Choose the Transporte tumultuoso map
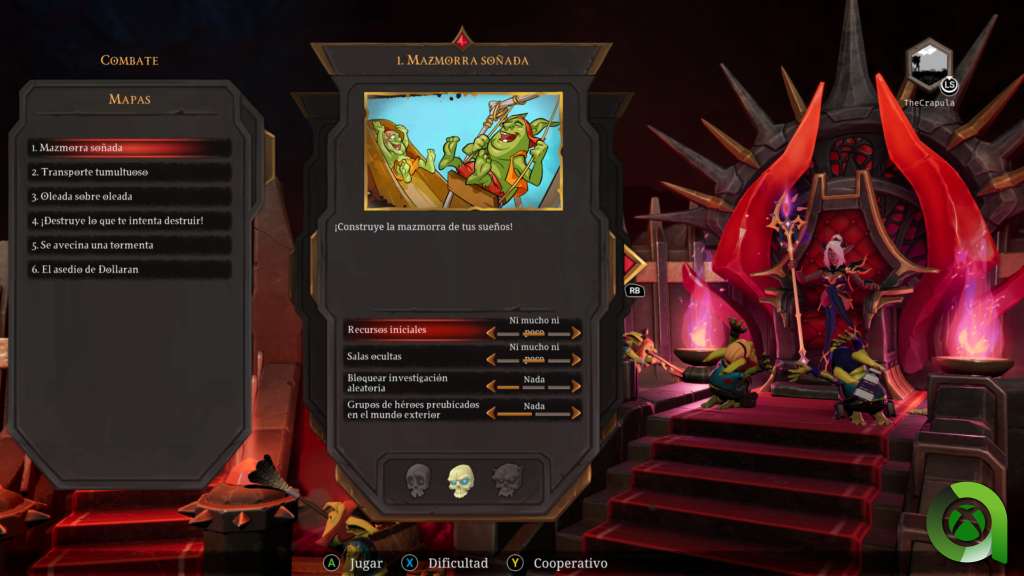Viewport: 1024px width, 576px height. [130, 172]
